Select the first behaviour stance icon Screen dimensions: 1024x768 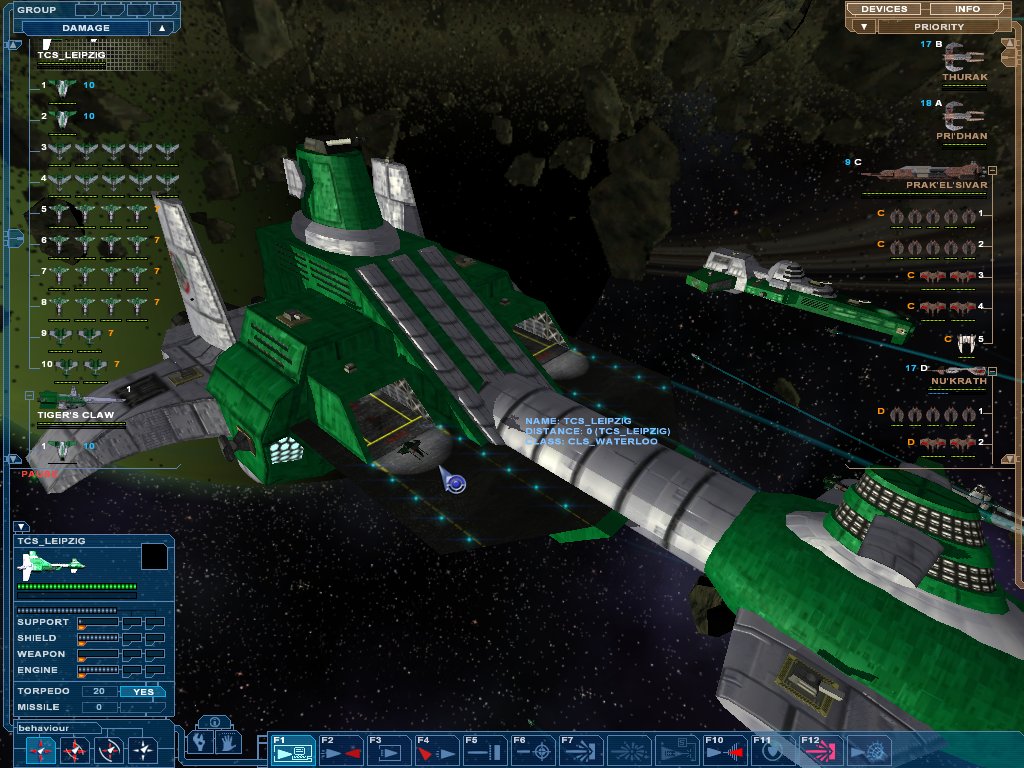click(x=42, y=749)
